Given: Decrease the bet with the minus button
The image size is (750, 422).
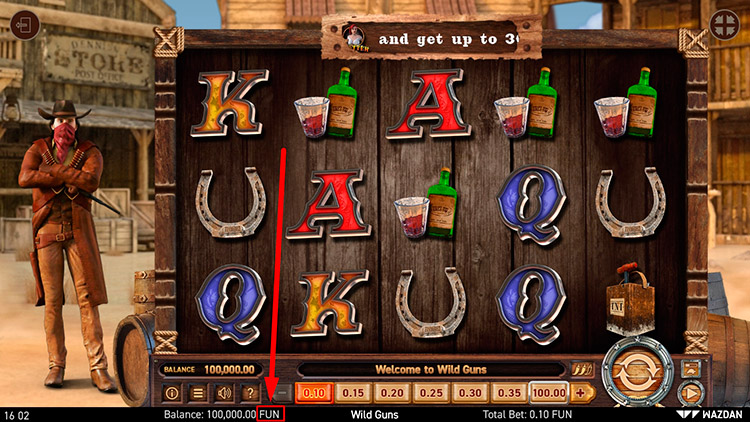Looking at the screenshot, I should (283, 393).
